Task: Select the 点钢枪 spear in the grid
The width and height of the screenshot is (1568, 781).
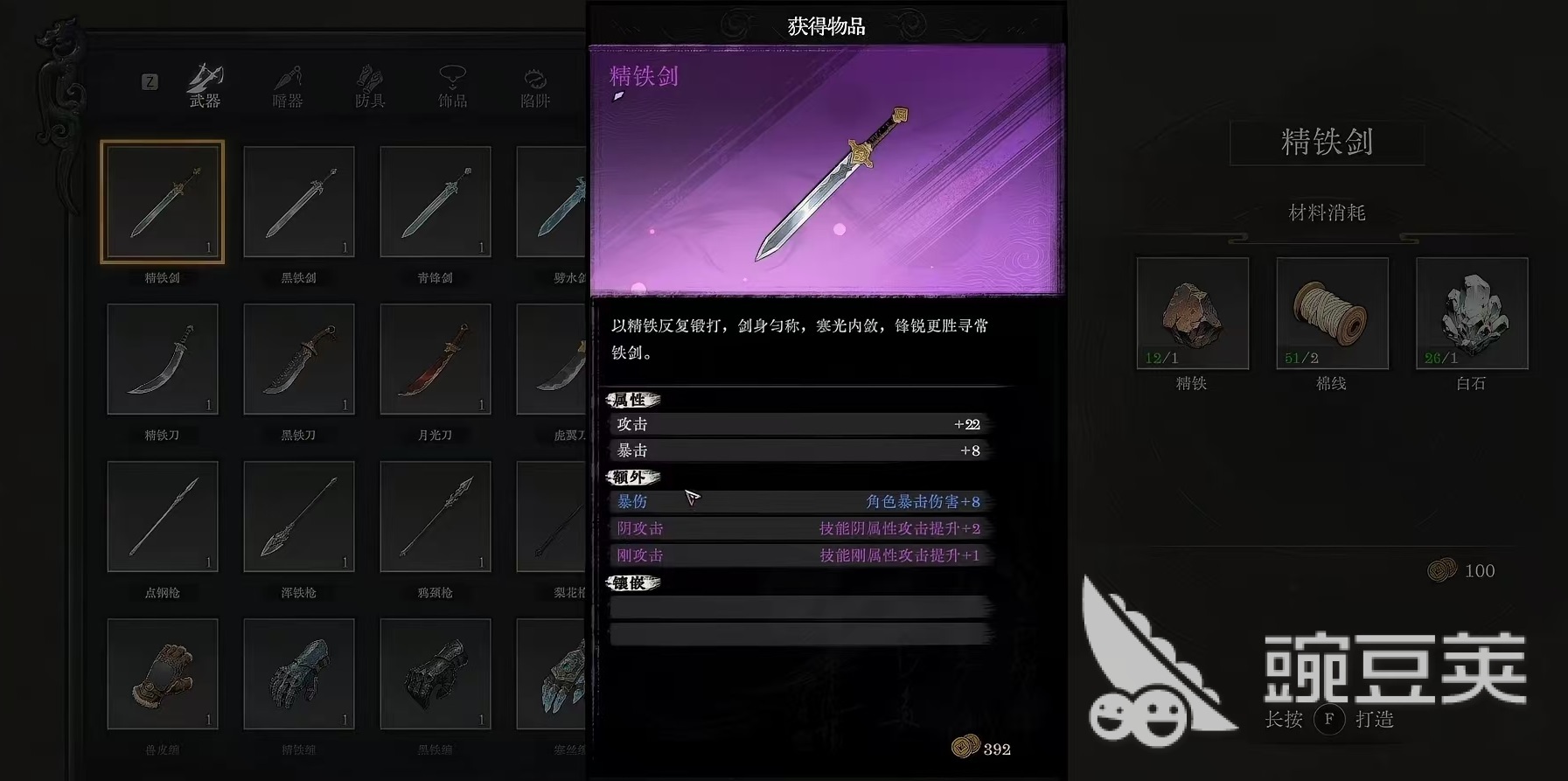Action: coord(163,516)
